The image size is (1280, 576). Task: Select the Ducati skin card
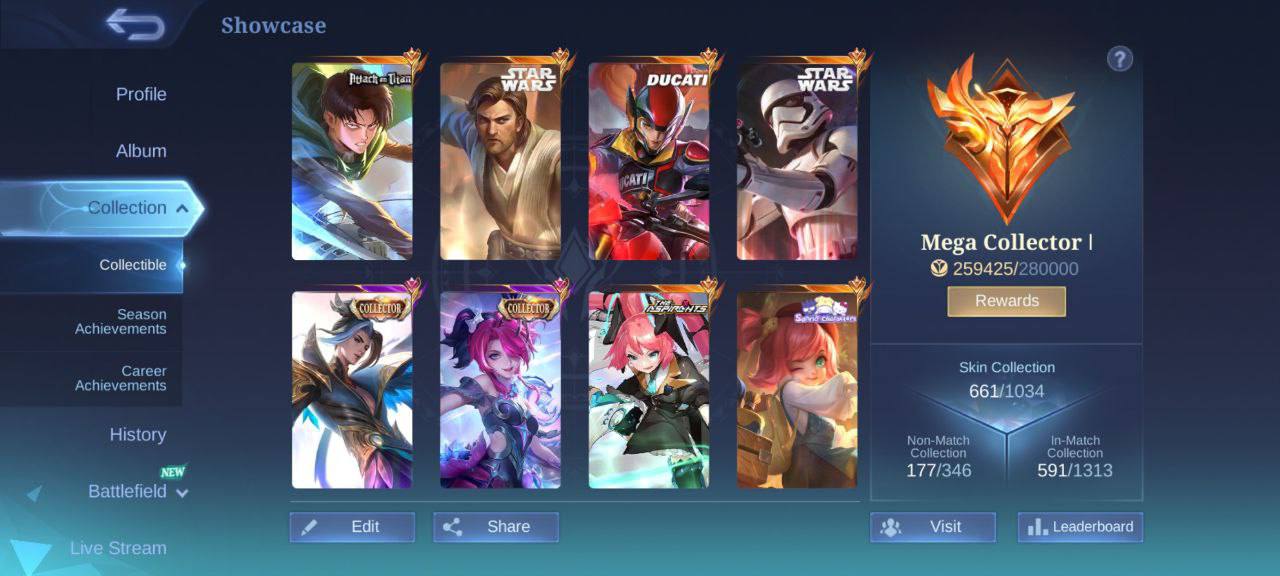point(649,161)
